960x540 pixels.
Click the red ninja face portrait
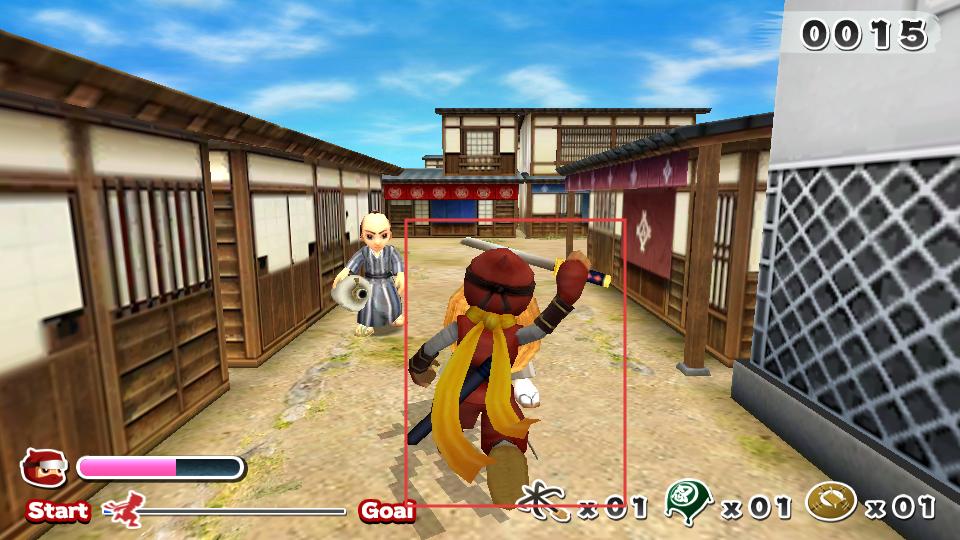click(x=45, y=468)
